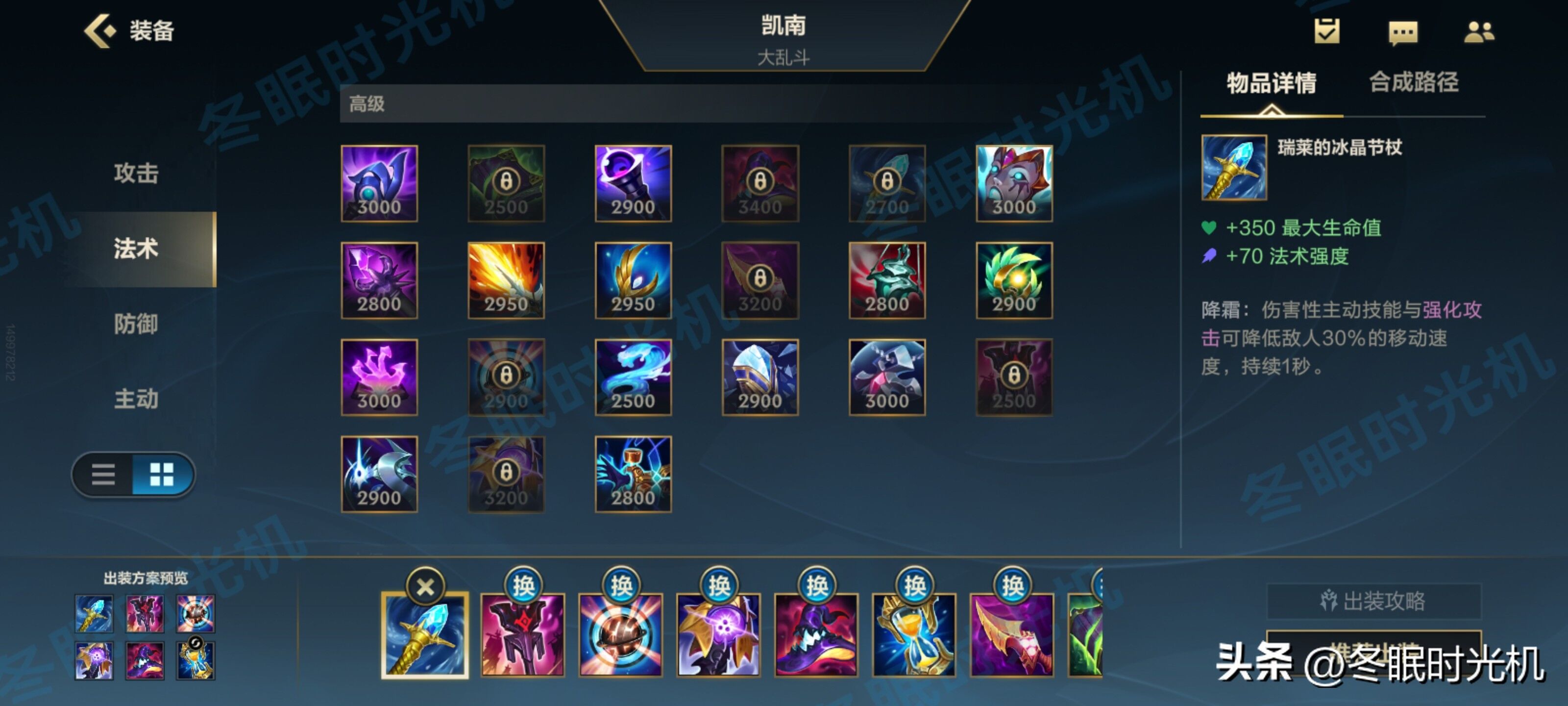Open the 主动 item category
Screen dimensions: 1568x706
coord(135,401)
